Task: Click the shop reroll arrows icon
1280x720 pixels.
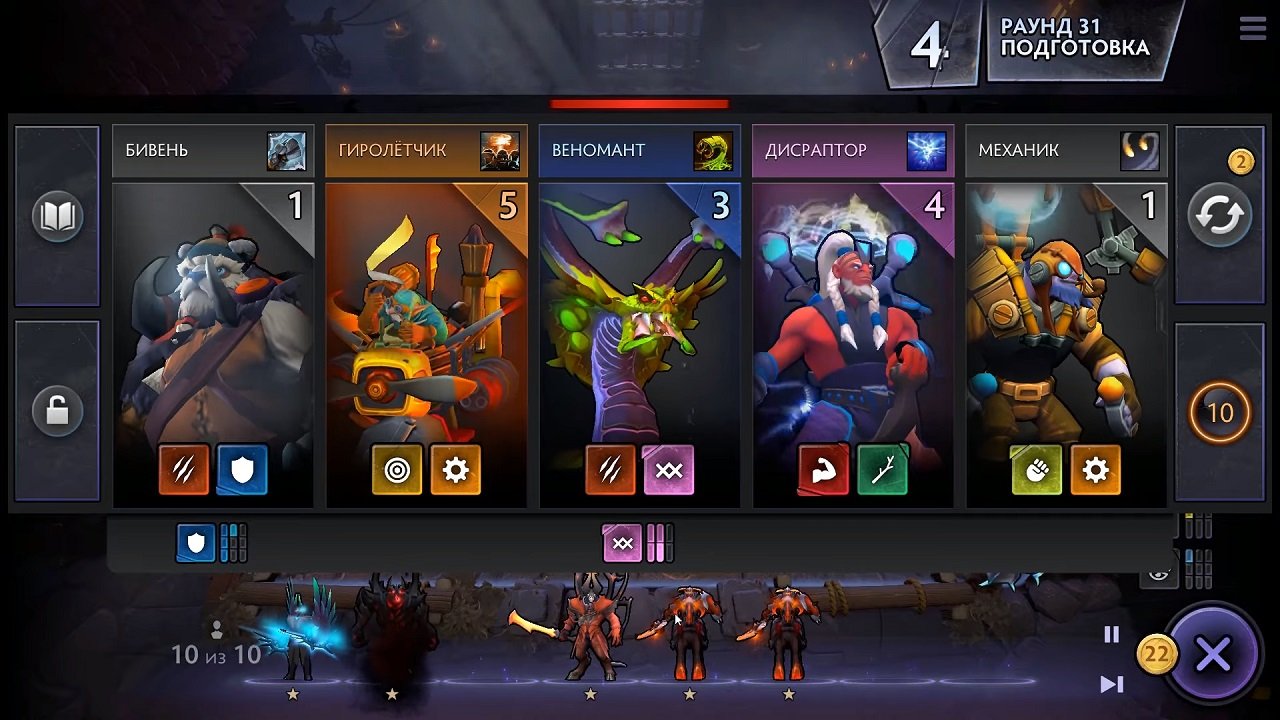Action: coord(1219,215)
